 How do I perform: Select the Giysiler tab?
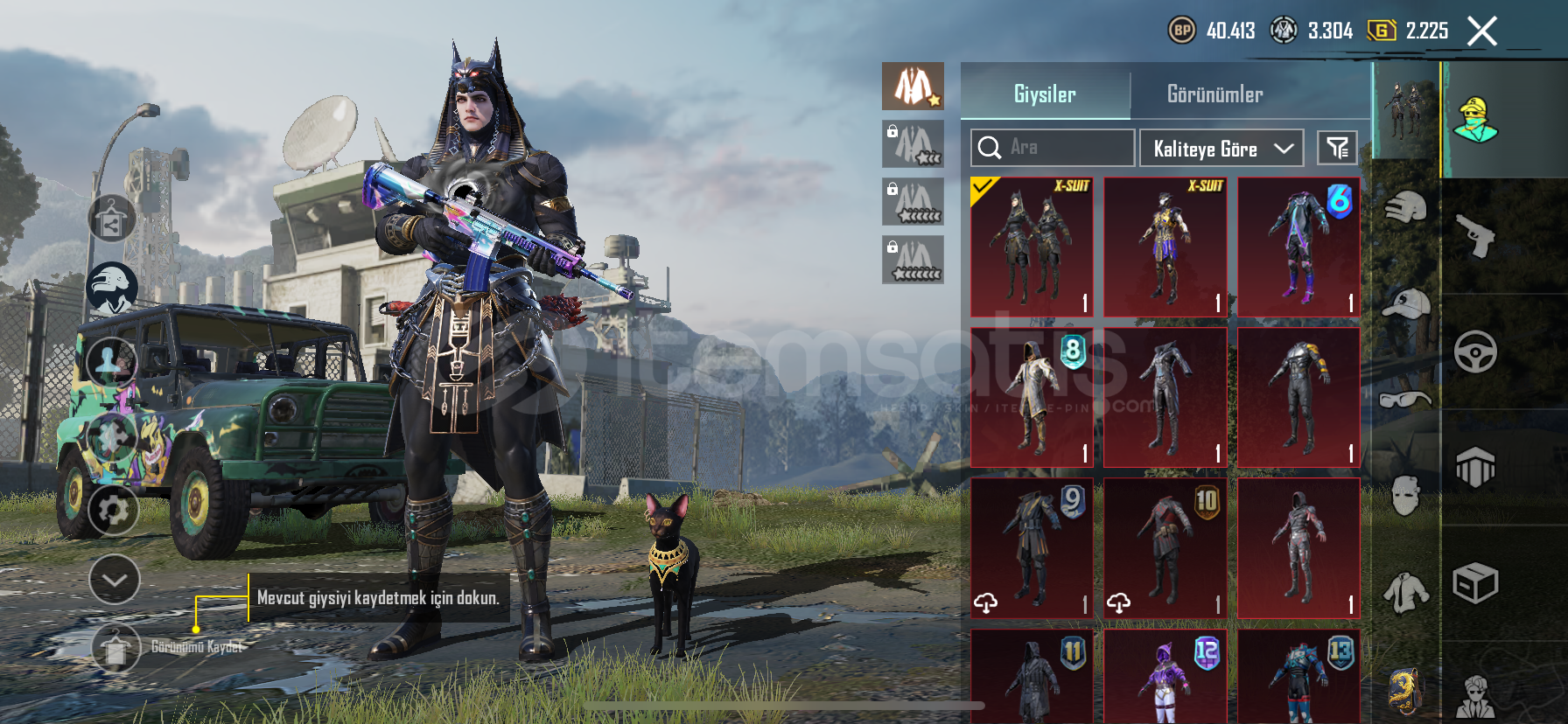point(1045,94)
